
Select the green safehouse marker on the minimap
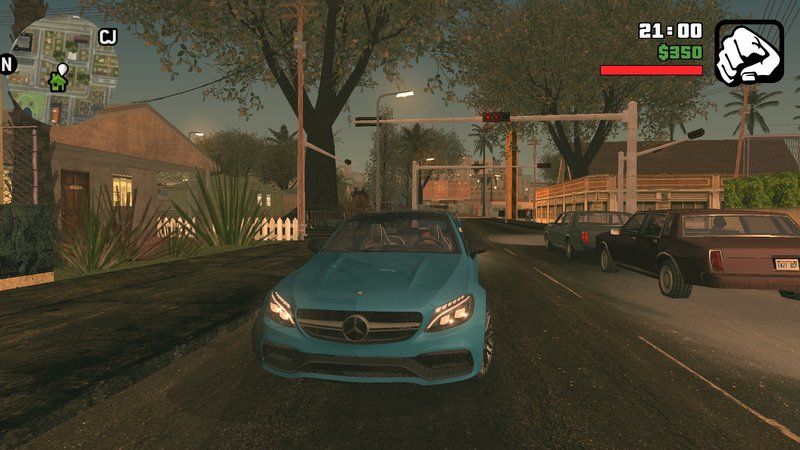click(x=59, y=83)
